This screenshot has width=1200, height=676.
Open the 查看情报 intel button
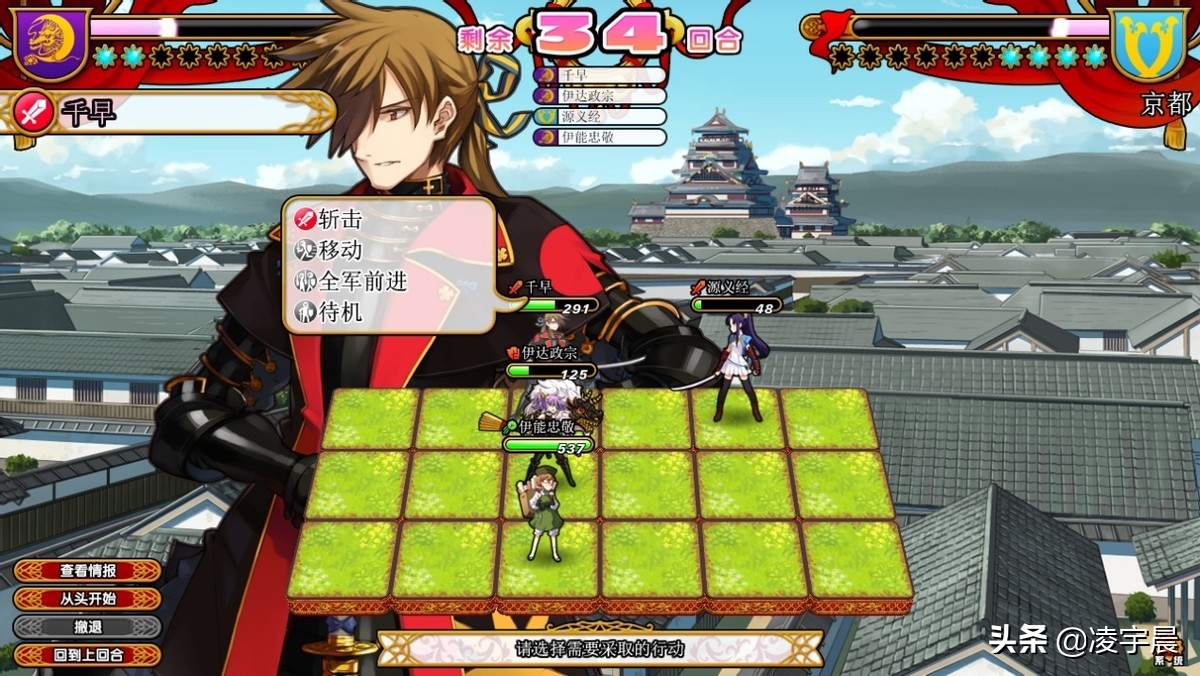(x=87, y=571)
